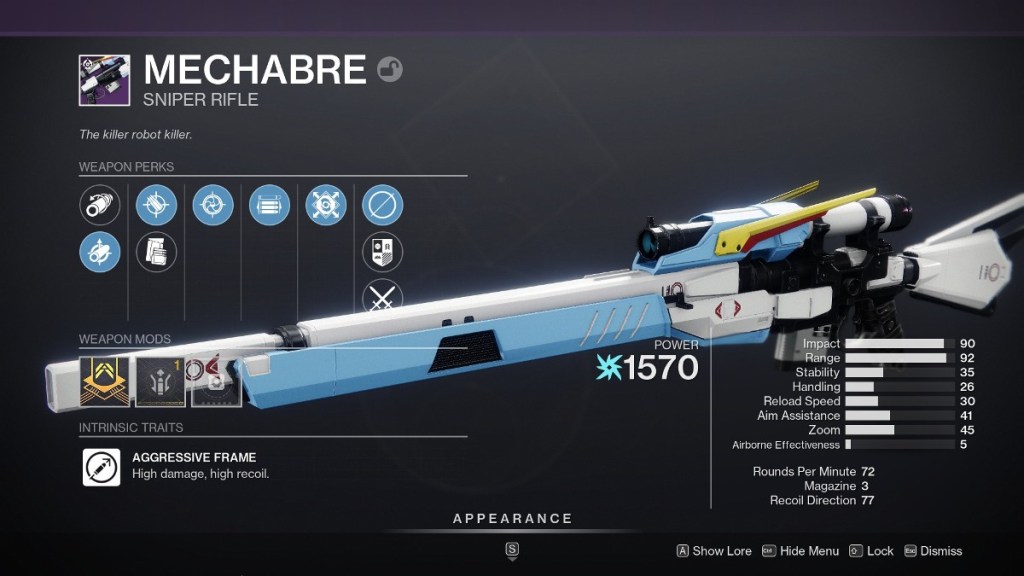Hide the menu overlay
Screen dimensions: 1024x576
click(800, 551)
